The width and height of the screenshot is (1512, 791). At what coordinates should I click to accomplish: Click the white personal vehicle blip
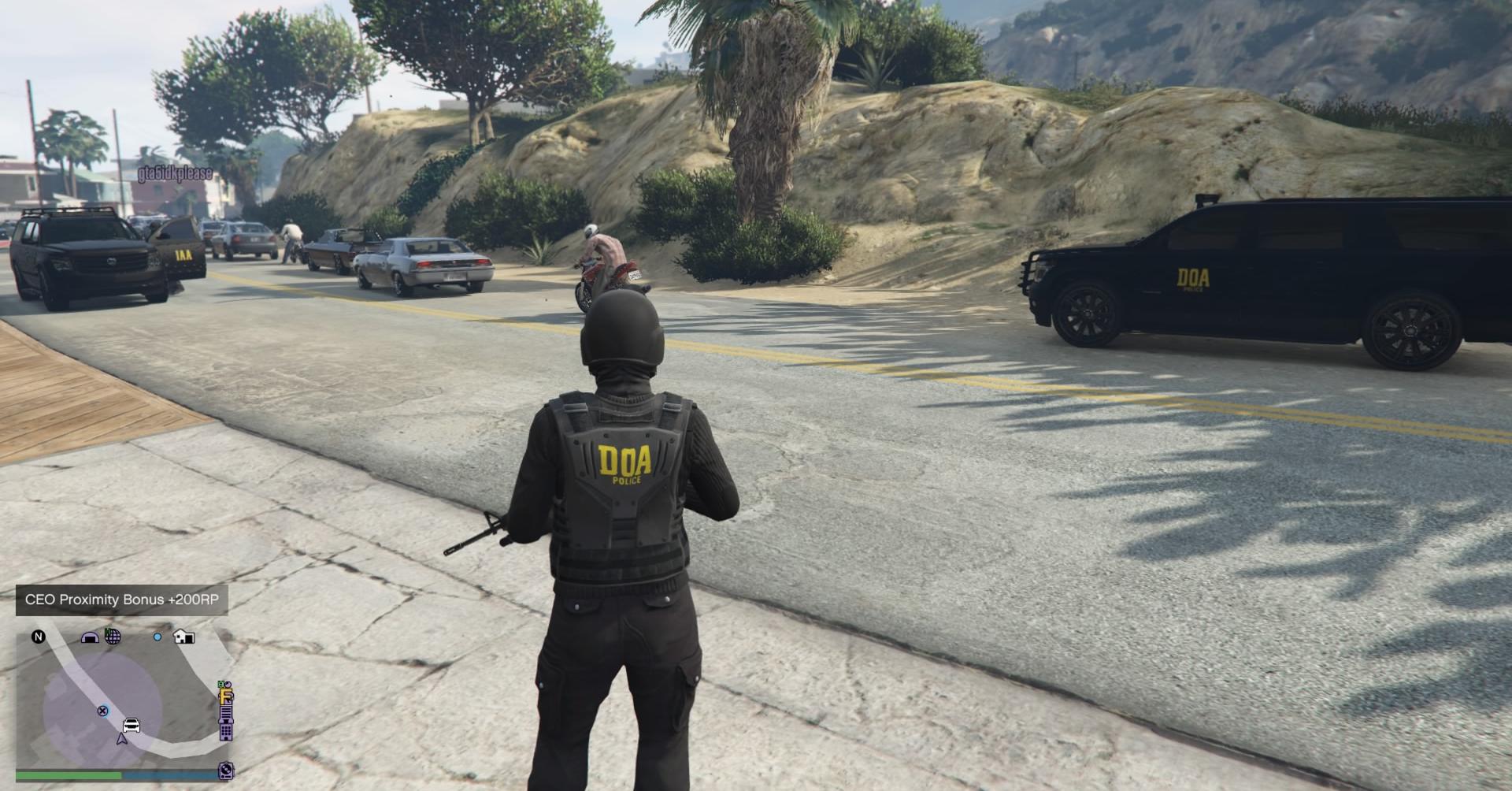tap(131, 725)
